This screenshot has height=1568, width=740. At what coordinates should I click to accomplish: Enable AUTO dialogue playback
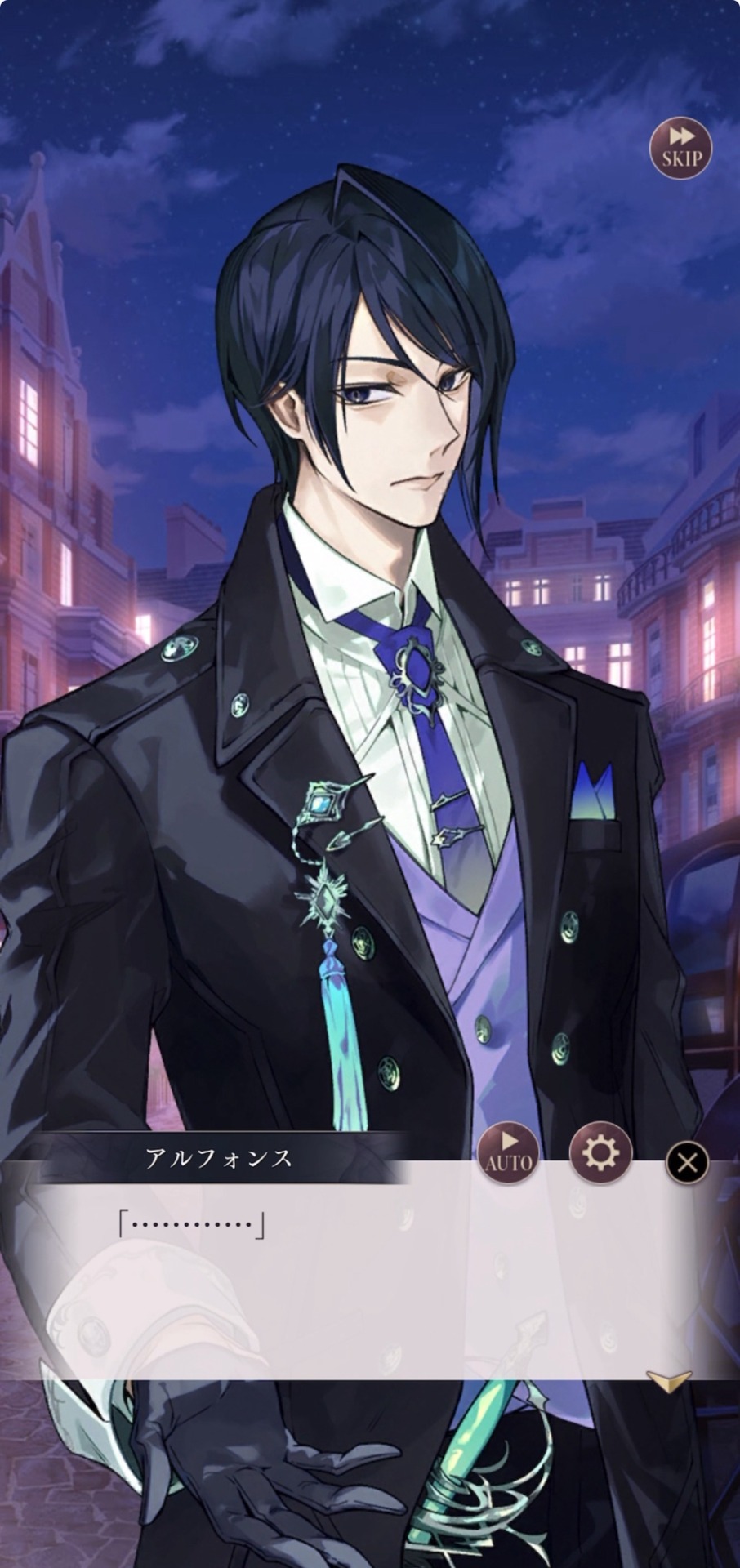509,1153
